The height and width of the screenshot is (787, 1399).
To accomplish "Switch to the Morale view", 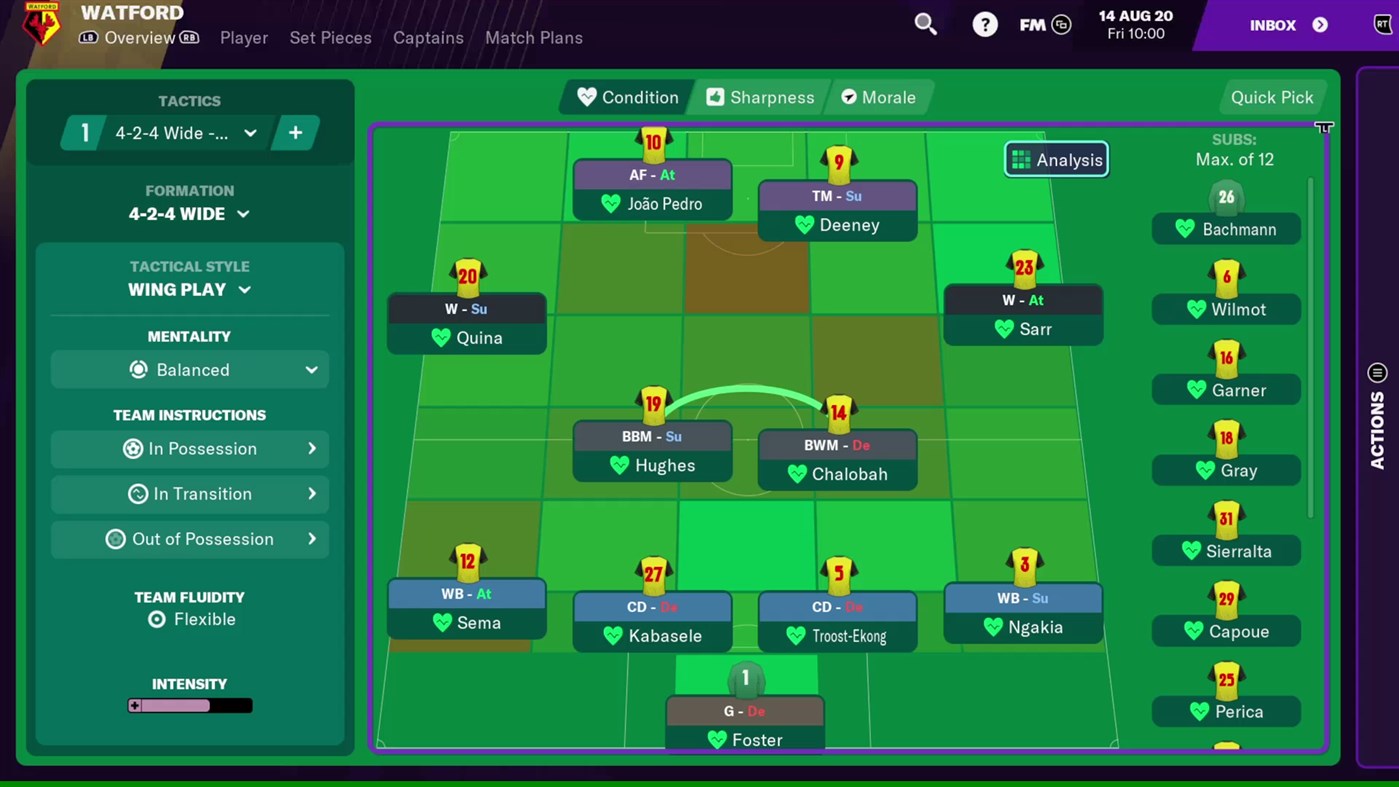I will pyautogui.click(x=879, y=97).
